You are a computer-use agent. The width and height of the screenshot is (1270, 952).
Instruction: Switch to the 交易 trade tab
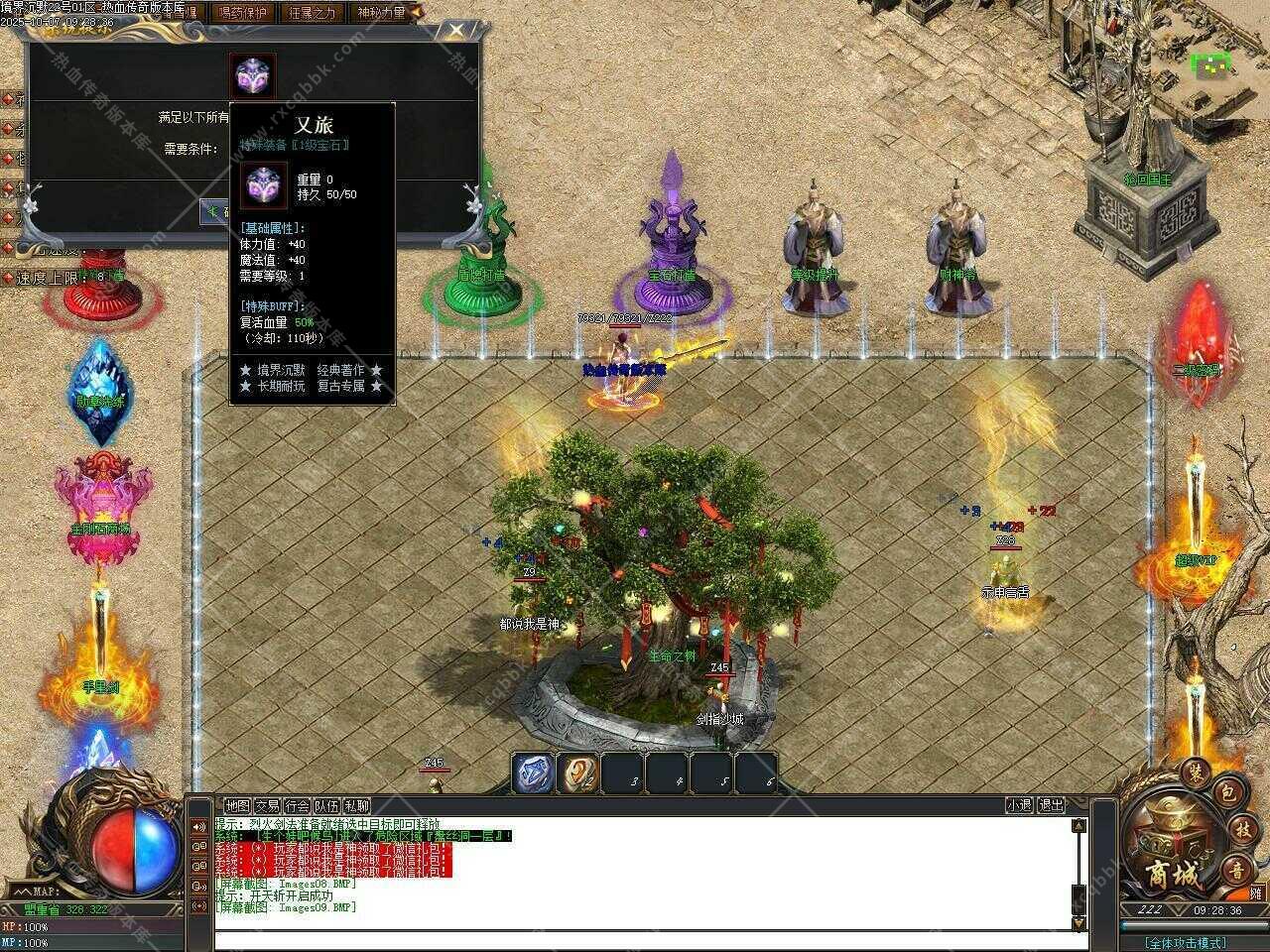pos(267,806)
